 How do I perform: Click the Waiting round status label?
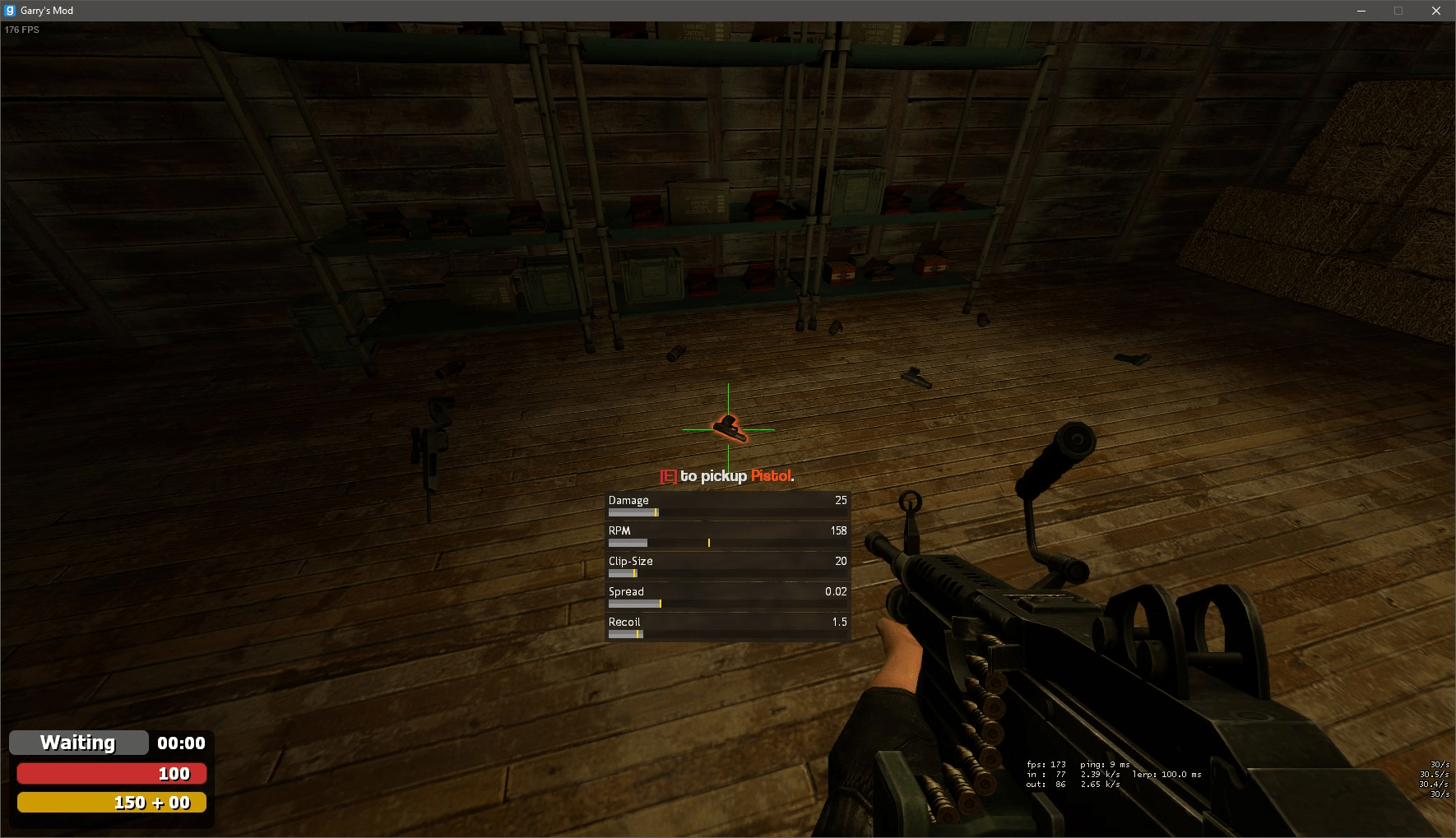point(78,743)
